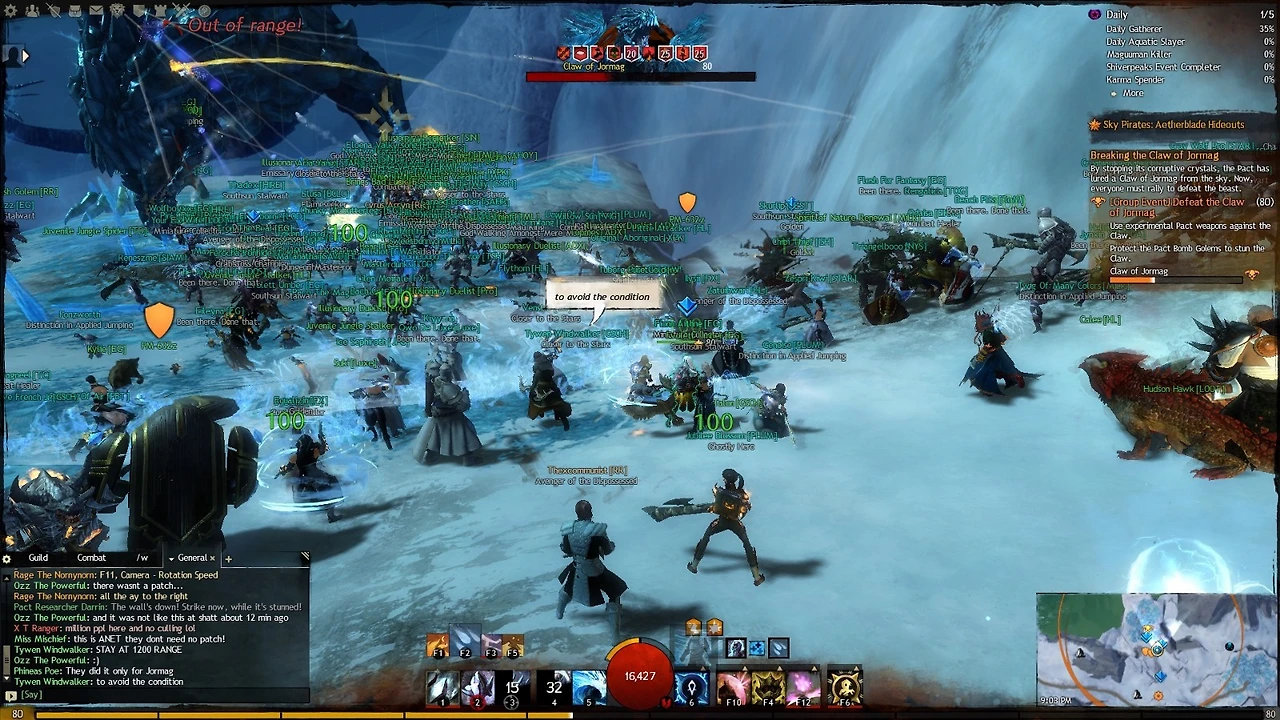This screenshot has width=1280, height=720.
Task: Select the /w whisper chat tab
Action: 142,558
